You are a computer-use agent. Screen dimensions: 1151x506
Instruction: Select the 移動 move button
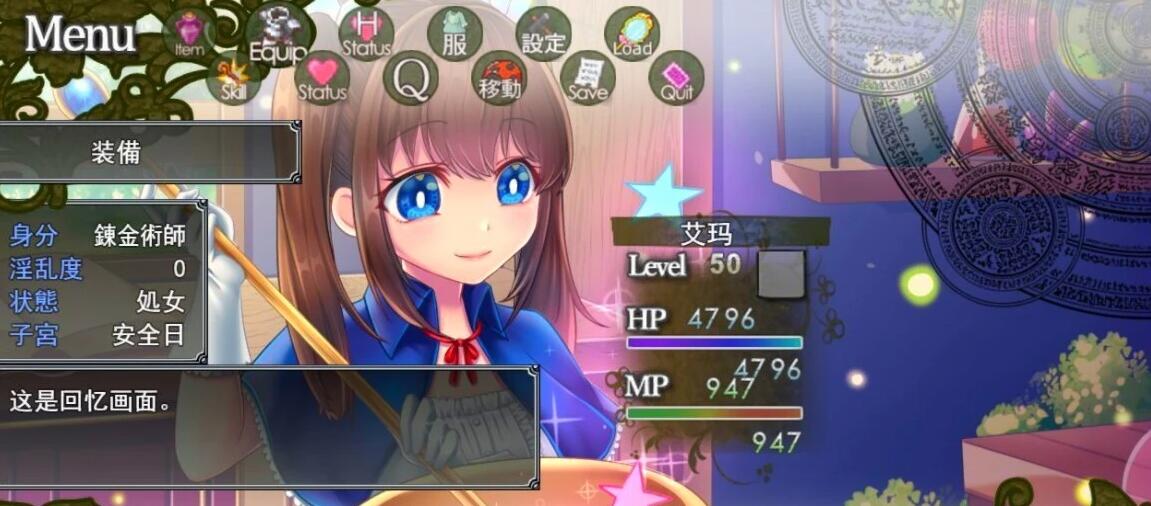(499, 78)
